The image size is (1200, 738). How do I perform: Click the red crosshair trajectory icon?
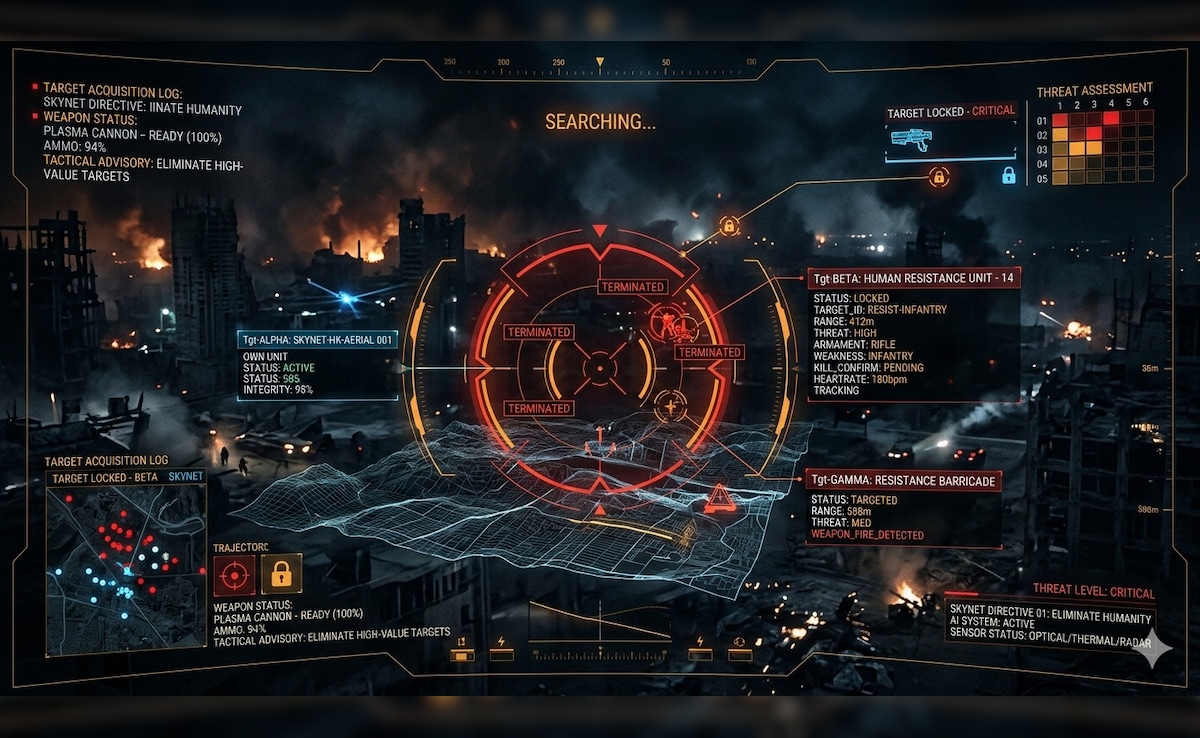(x=234, y=575)
